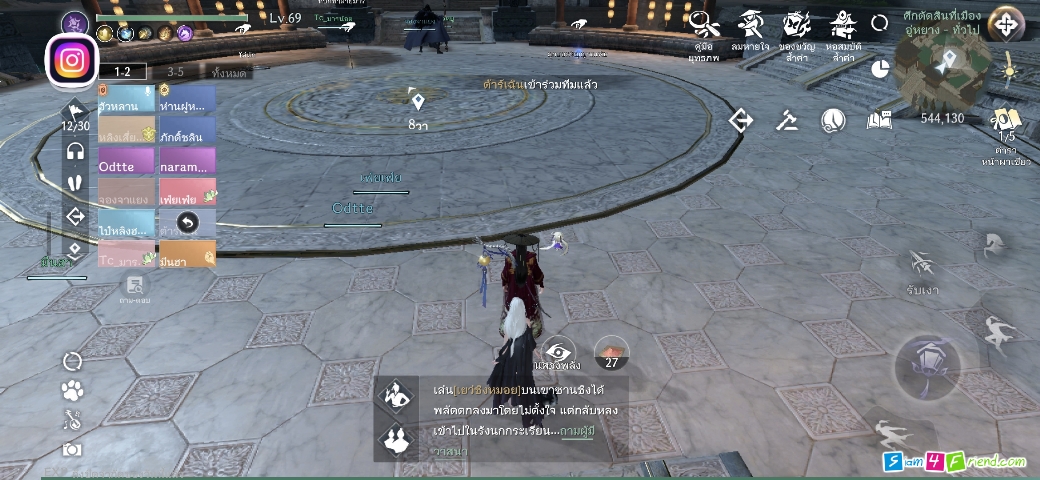The image size is (1040, 480).
Task: Open the paw print pet menu
Action: 72,391
